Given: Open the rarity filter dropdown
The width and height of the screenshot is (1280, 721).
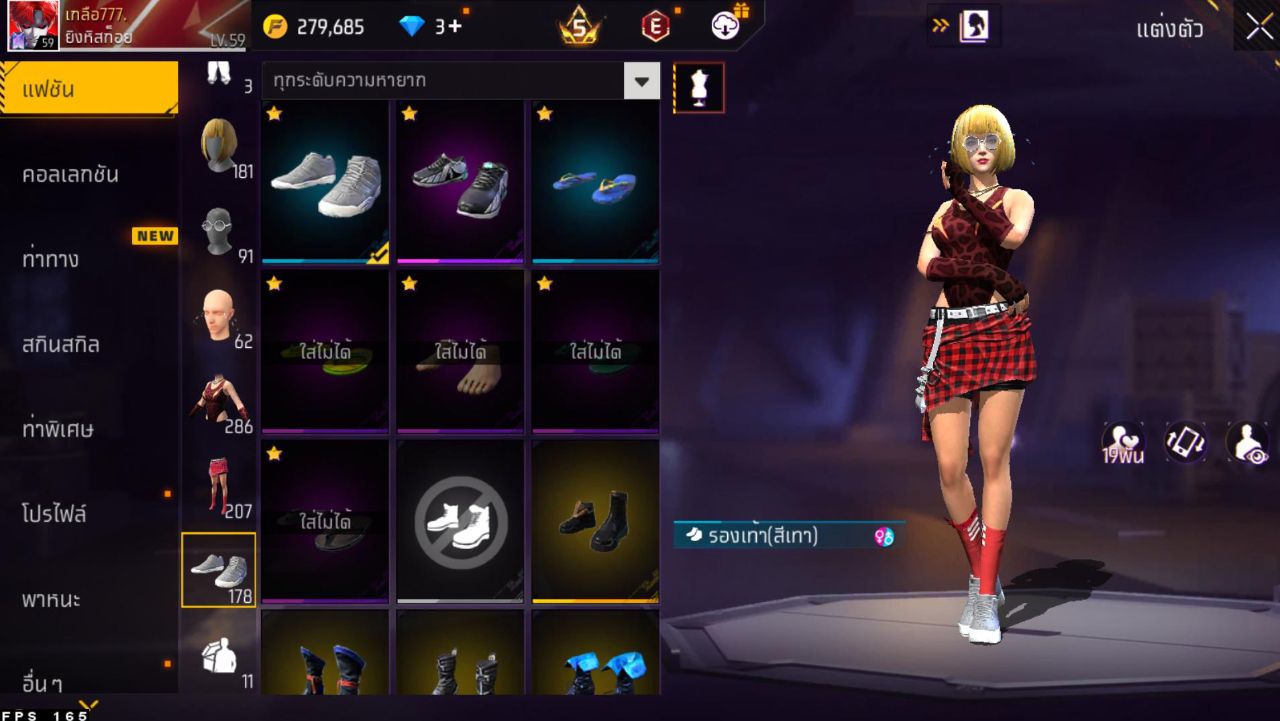Looking at the screenshot, I should click(x=641, y=82).
